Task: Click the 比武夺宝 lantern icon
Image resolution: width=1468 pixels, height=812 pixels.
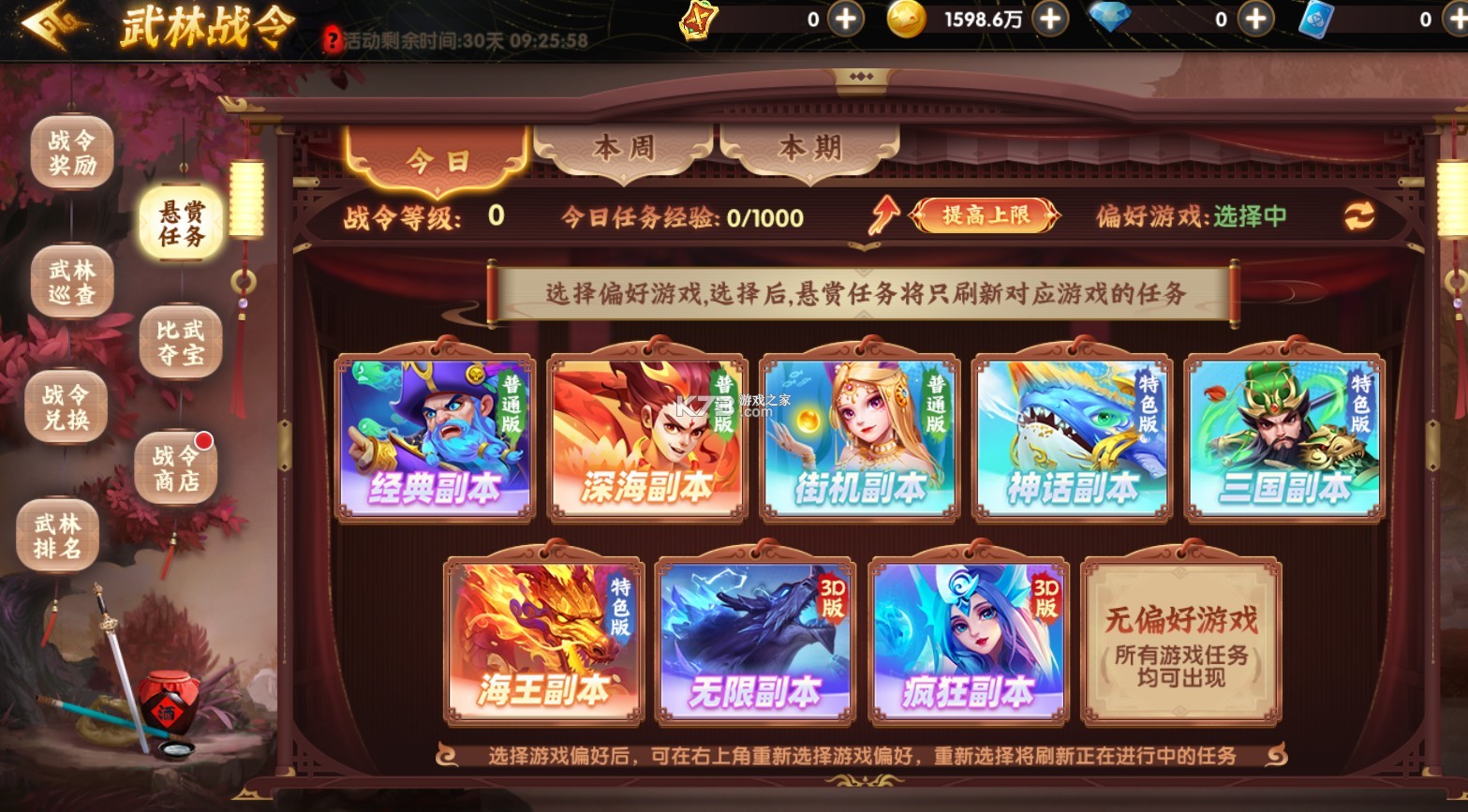Action: pos(179,343)
